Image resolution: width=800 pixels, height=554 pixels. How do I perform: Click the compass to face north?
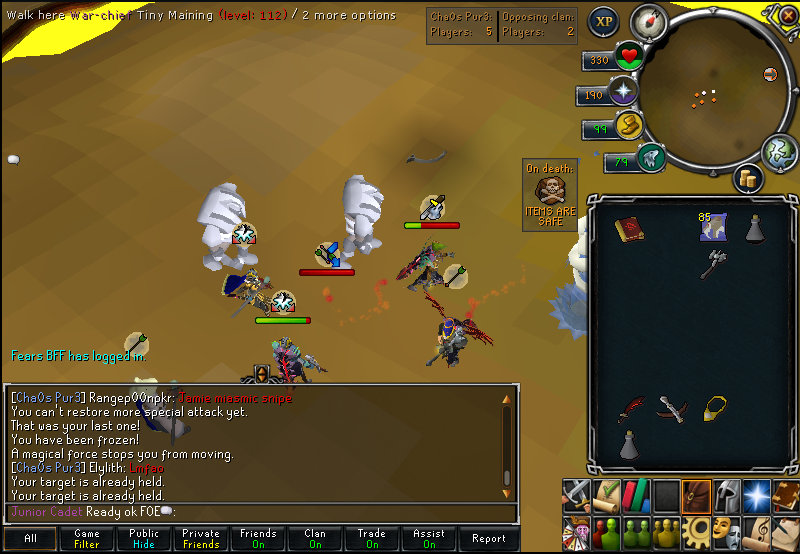pyautogui.click(x=649, y=21)
